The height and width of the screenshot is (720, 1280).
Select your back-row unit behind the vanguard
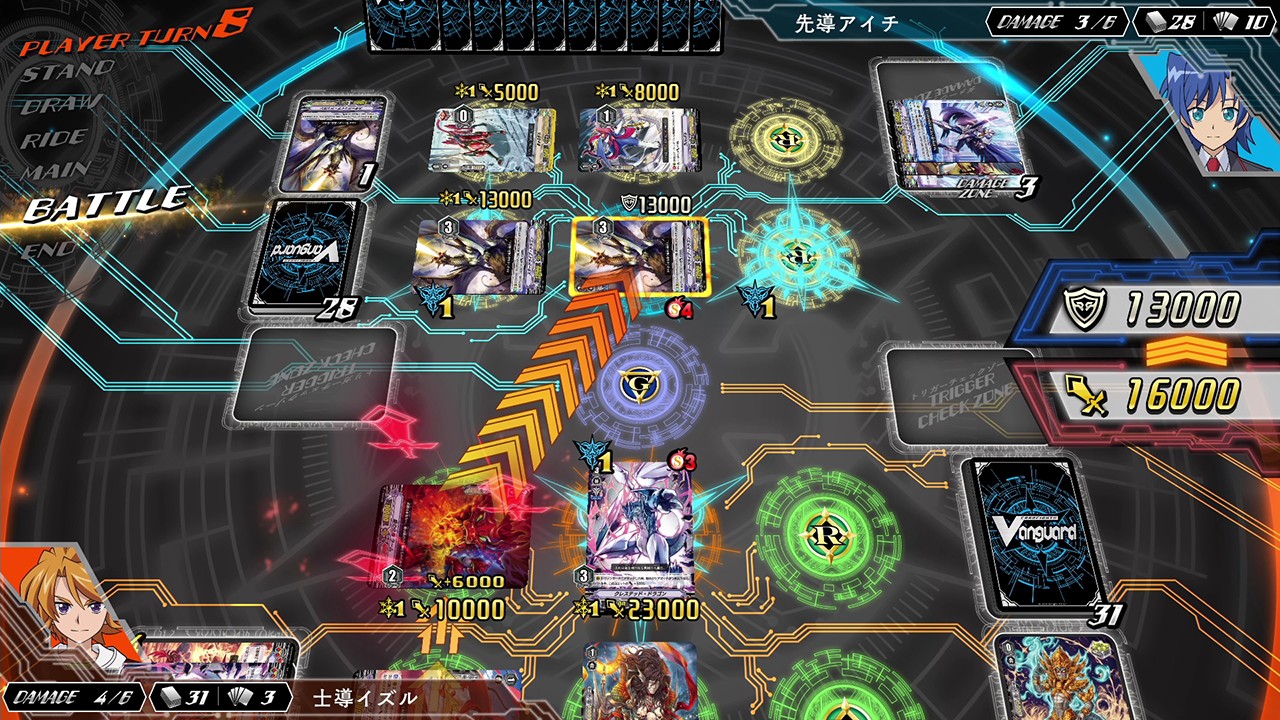pyautogui.click(x=640, y=682)
